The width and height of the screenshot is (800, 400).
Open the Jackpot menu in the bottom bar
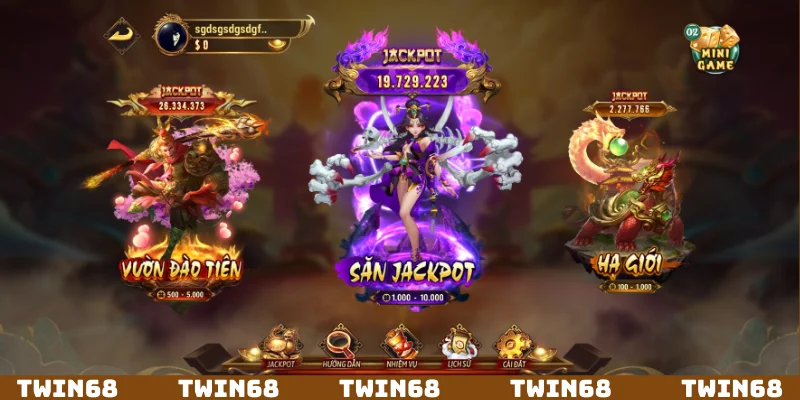[281, 346]
